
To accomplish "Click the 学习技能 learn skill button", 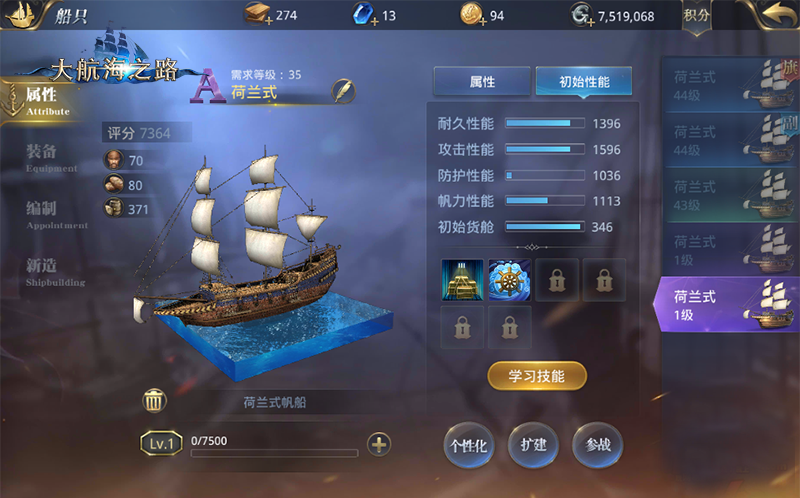I will (x=537, y=376).
